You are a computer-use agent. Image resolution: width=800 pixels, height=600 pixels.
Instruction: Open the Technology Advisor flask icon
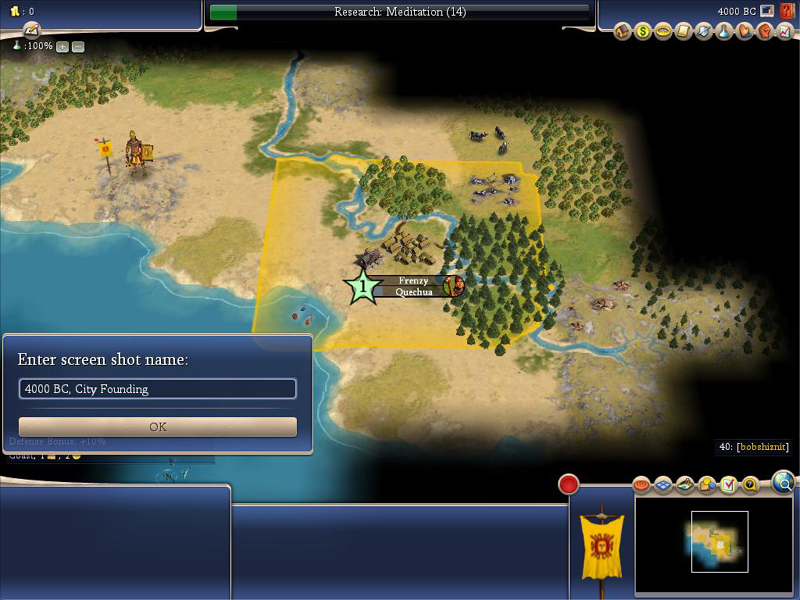(726, 31)
